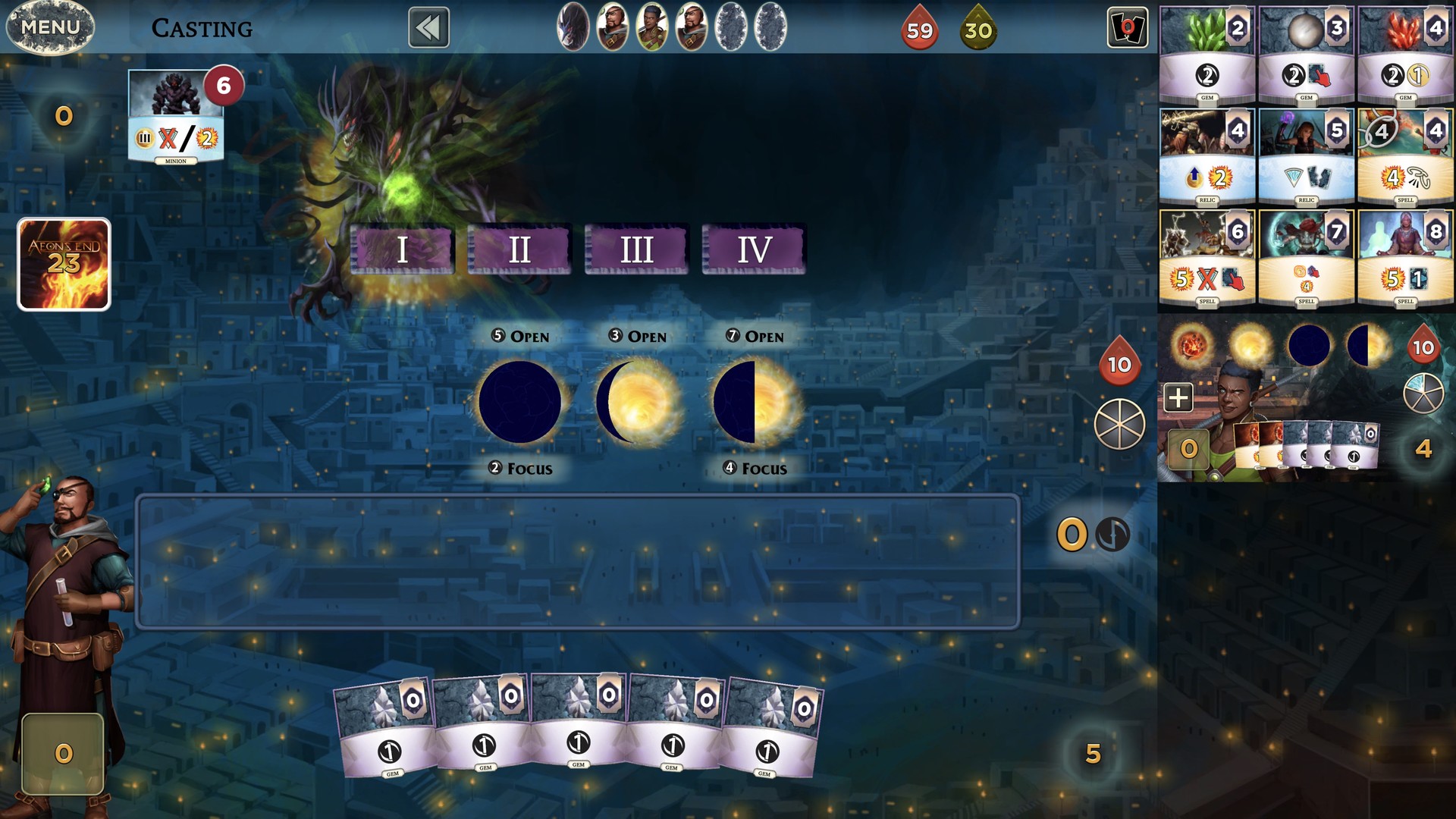This screenshot has height=819, width=1456.
Task: Open the Aeon's End nemesis deck
Action: point(64,264)
